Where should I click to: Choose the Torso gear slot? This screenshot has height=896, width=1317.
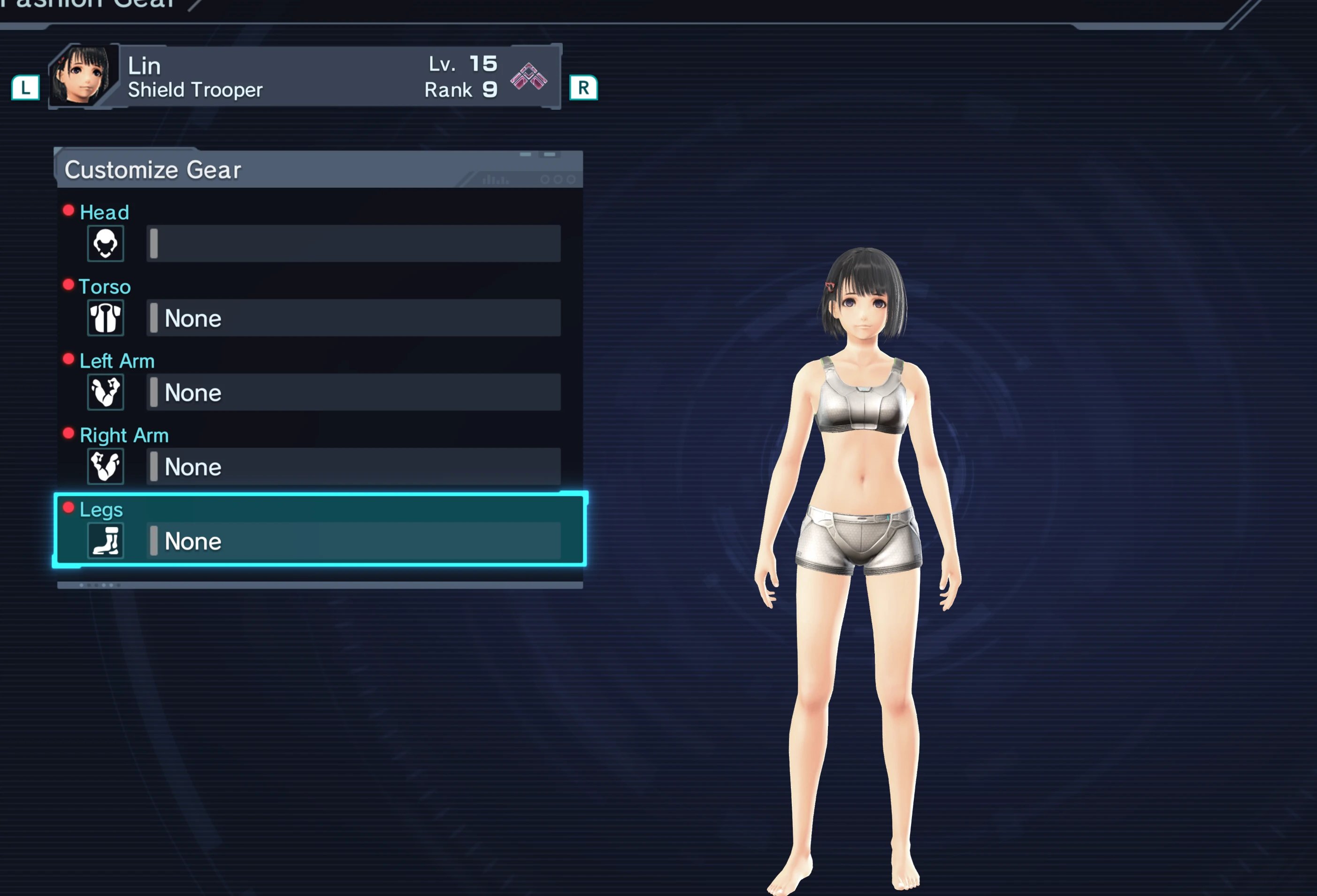click(x=353, y=318)
